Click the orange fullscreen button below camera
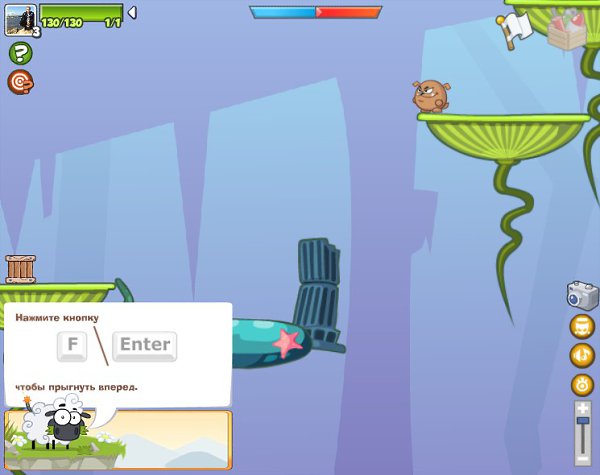 [582, 326]
